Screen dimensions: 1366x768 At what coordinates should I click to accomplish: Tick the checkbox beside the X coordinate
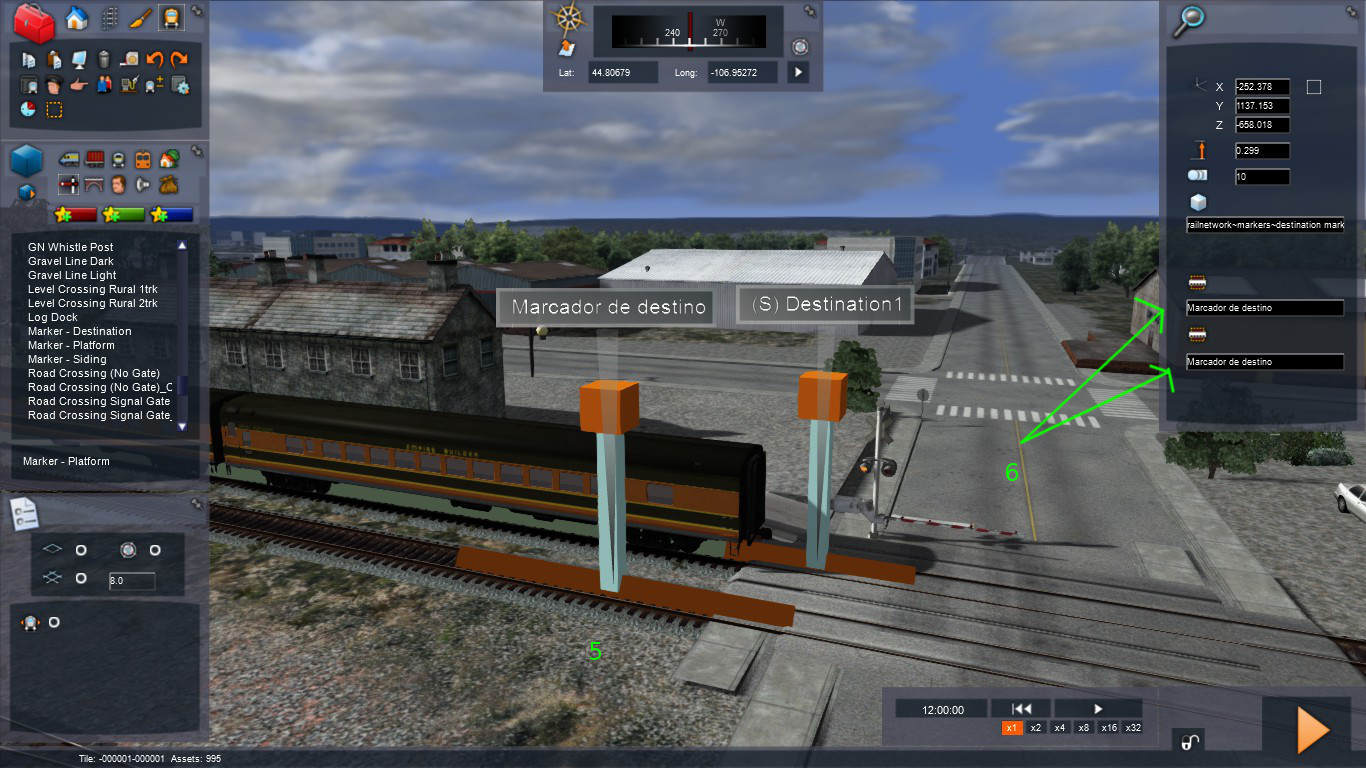click(x=1314, y=87)
